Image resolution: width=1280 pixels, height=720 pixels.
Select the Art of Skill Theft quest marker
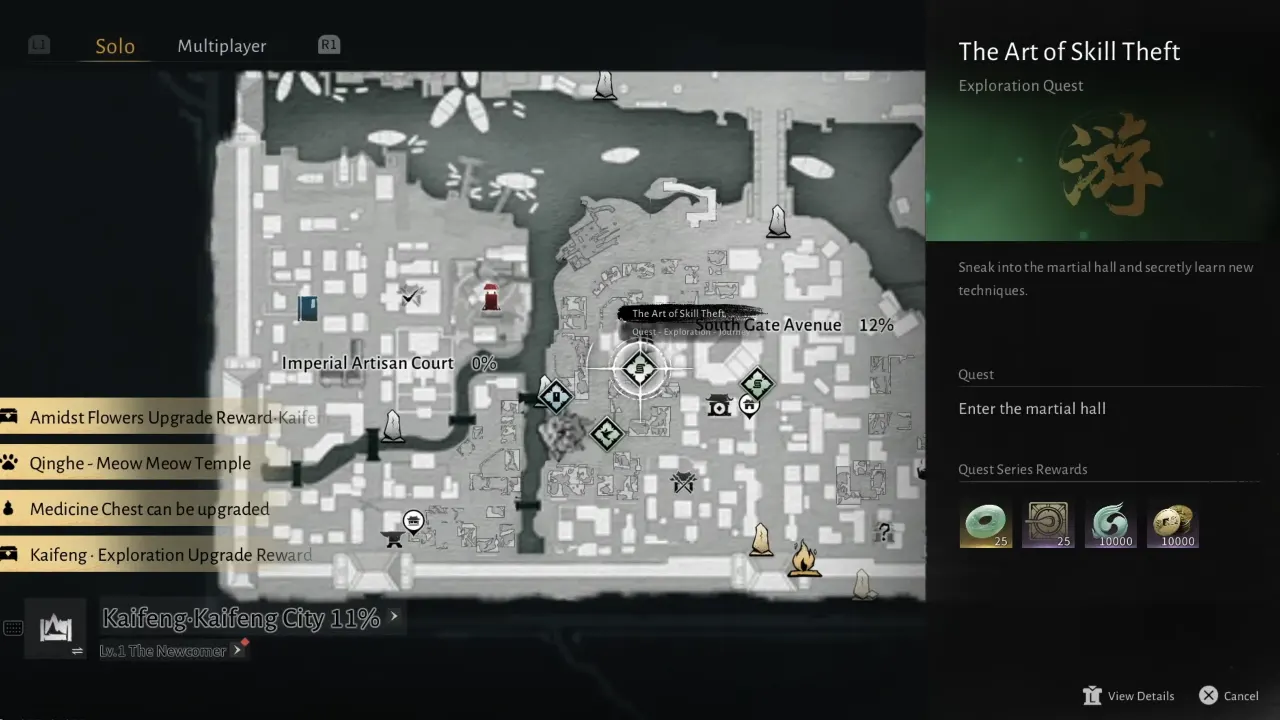(x=639, y=369)
